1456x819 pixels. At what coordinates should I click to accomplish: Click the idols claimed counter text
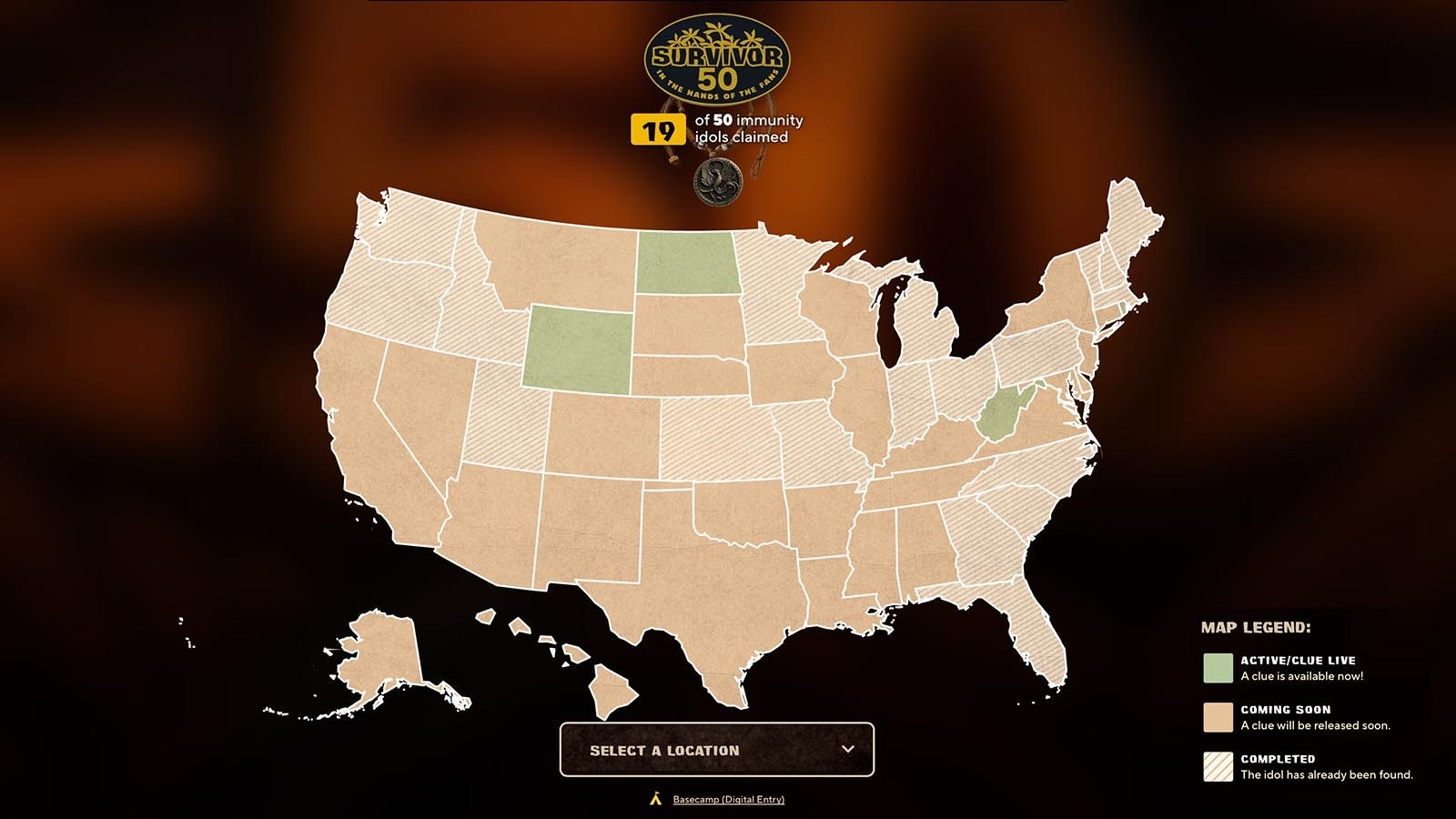750,128
